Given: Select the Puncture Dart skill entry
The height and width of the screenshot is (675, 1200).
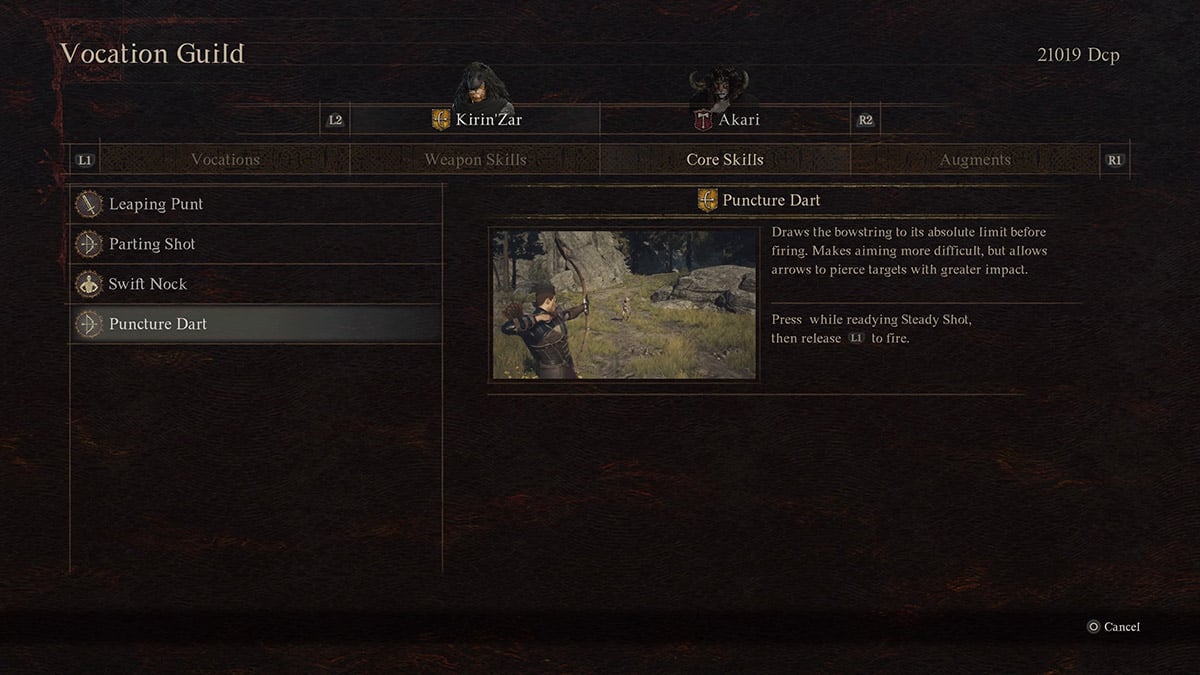Looking at the screenshot, I should coord(256,324).
